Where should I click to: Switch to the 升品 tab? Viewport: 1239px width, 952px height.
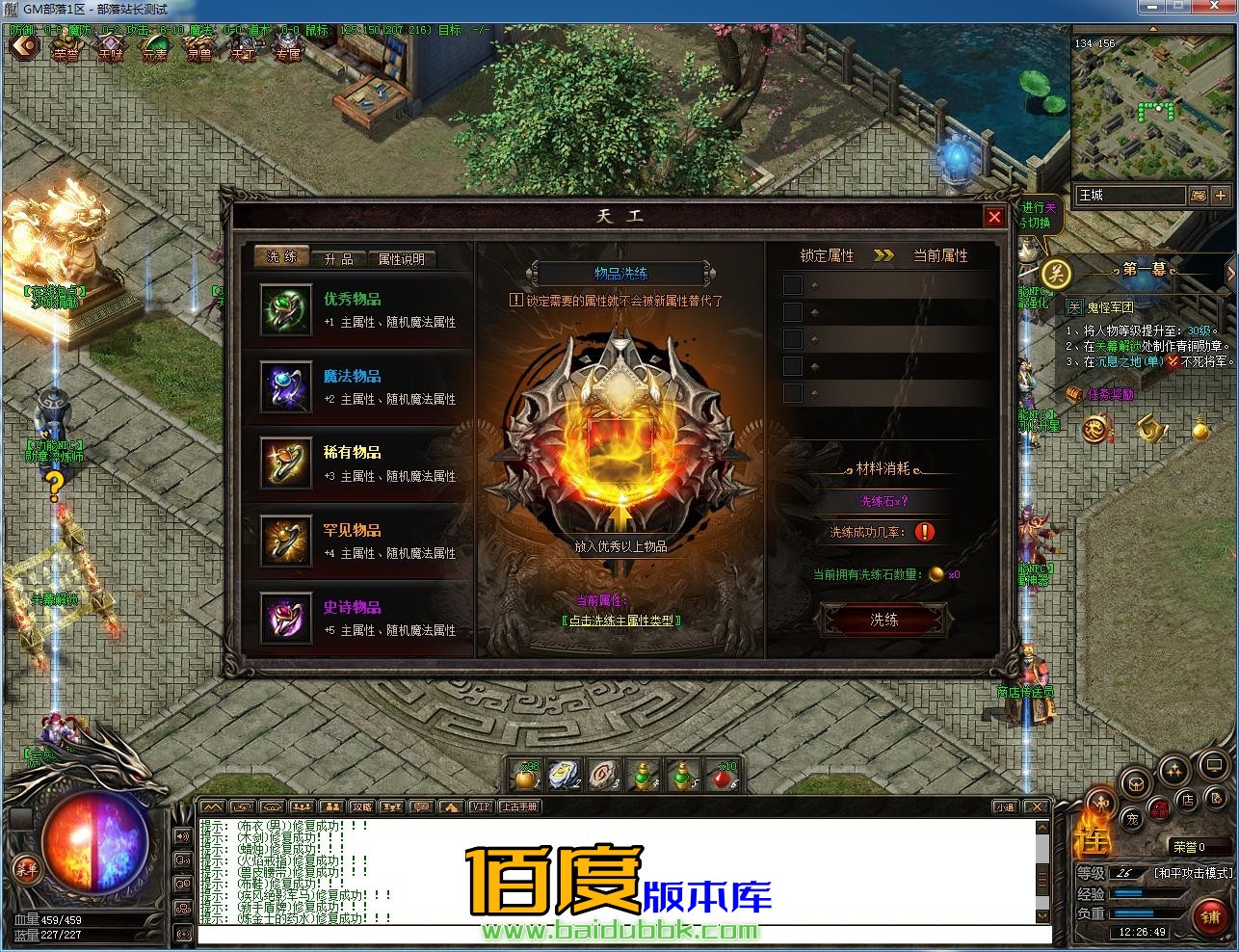point(338,258)
